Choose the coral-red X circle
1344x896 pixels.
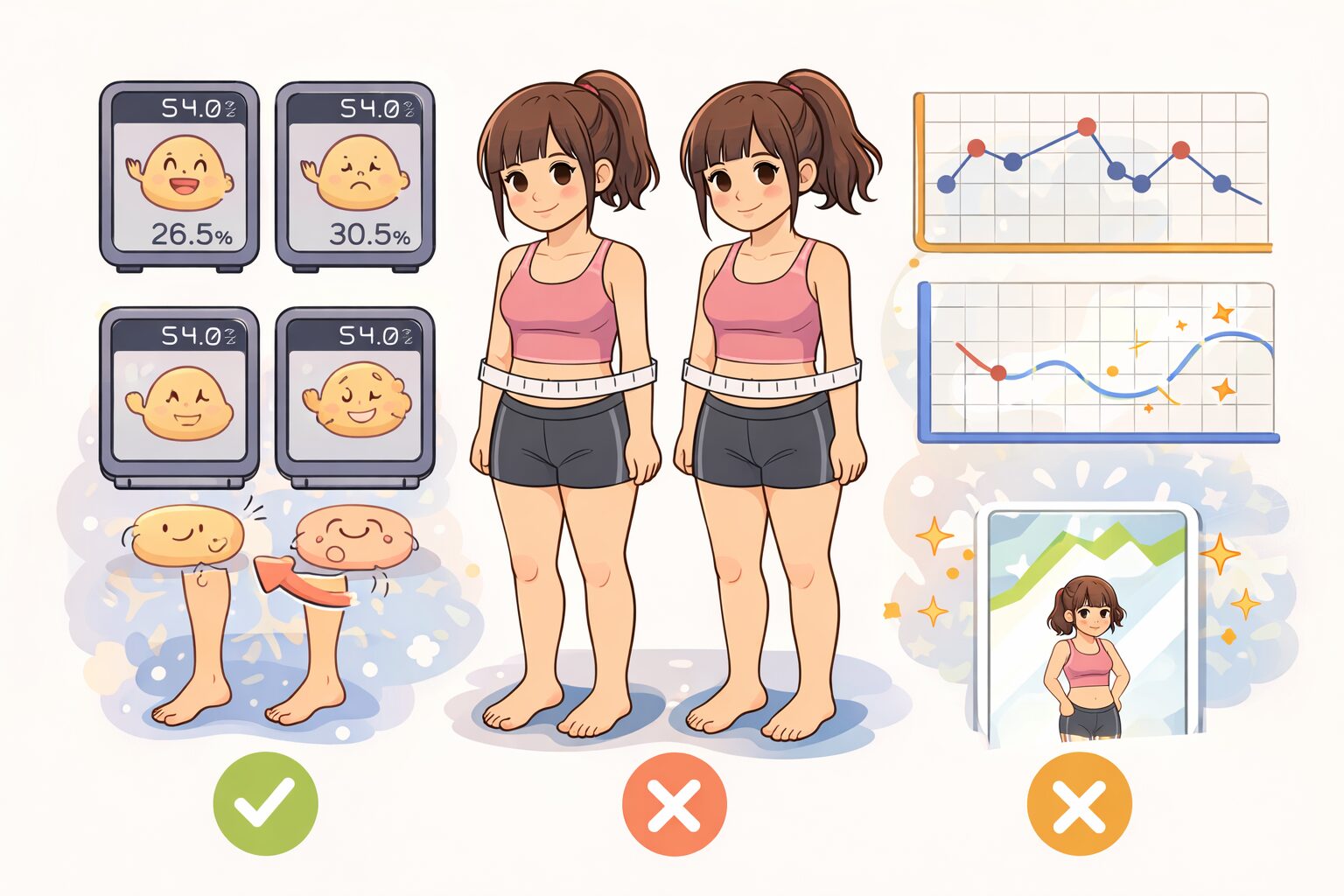pos(674,803)
